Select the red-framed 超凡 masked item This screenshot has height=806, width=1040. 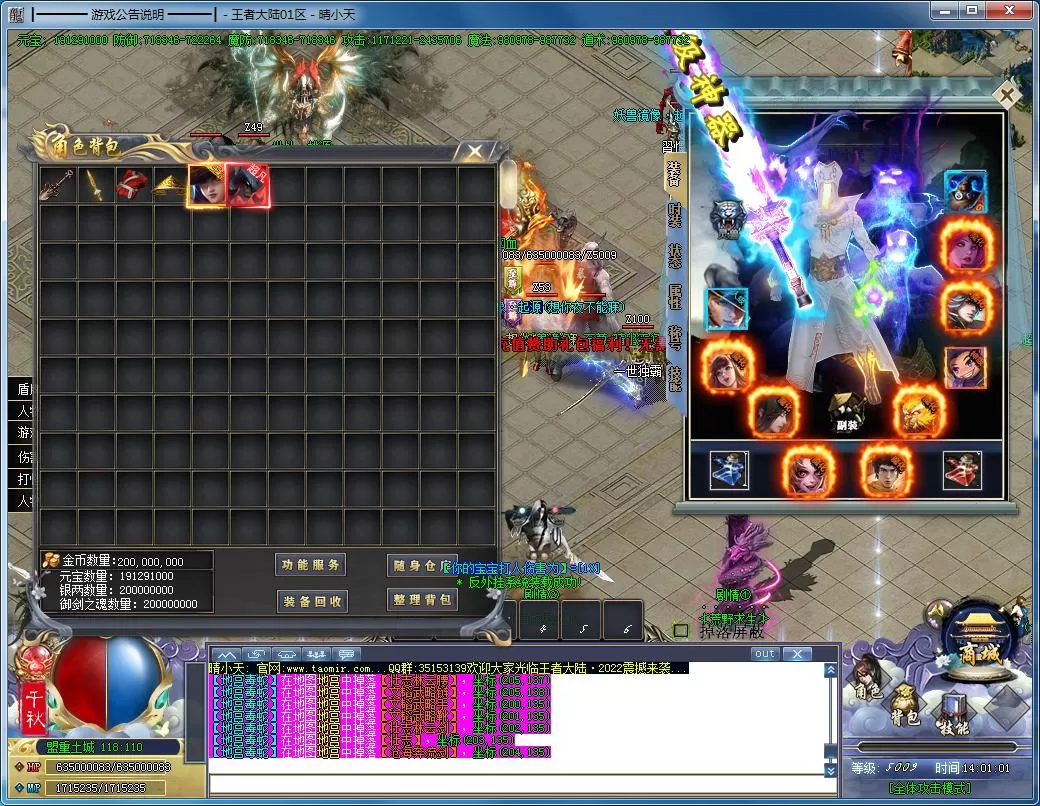(246, 186)
